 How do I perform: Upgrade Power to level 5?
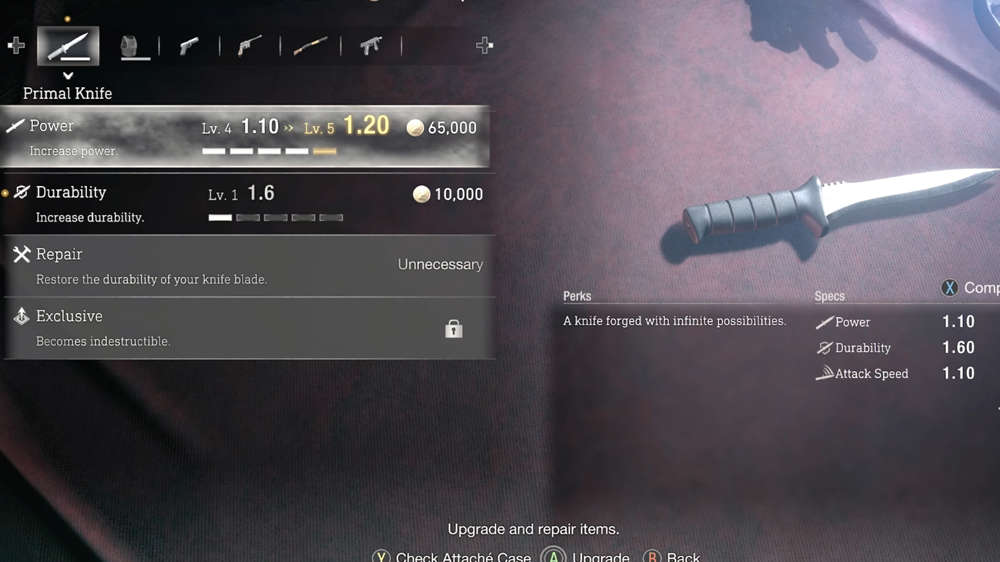(x=245, y=137)
